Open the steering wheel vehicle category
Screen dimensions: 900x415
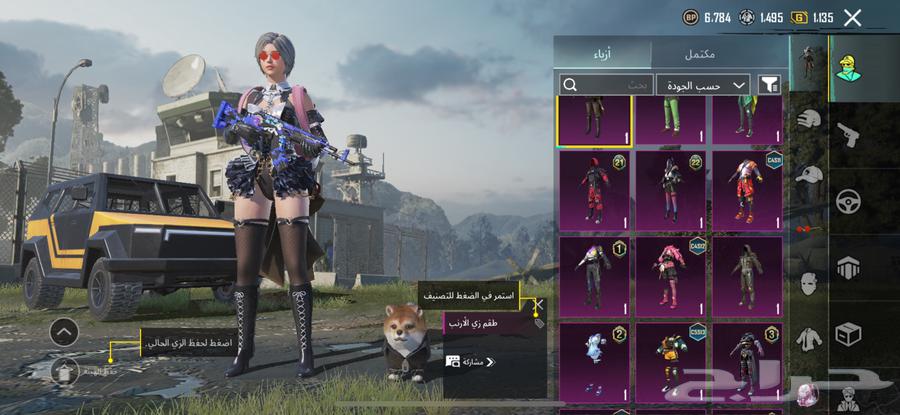847,199
